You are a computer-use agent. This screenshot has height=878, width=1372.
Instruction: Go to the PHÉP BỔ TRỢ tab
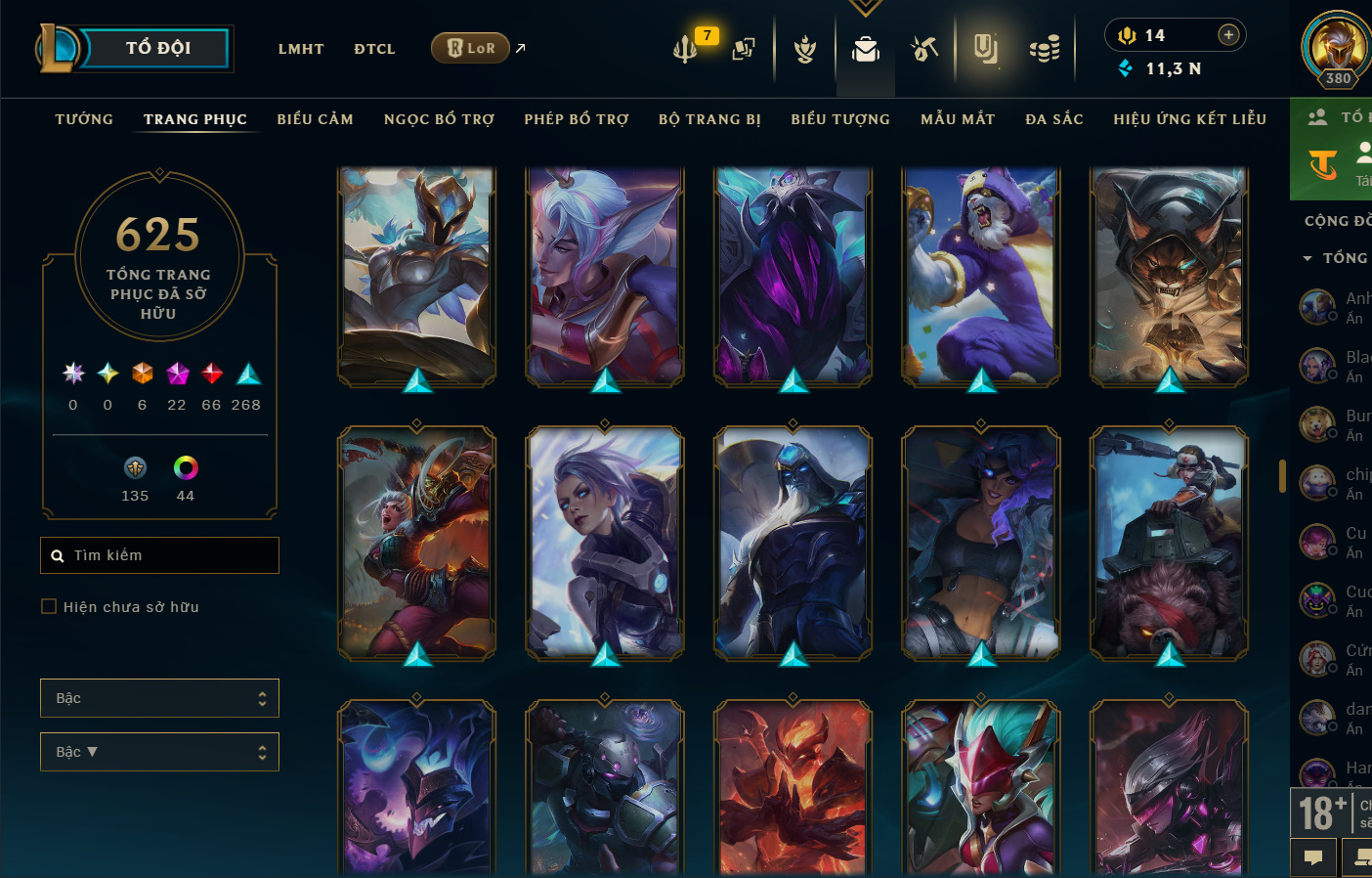click(577, 119)
